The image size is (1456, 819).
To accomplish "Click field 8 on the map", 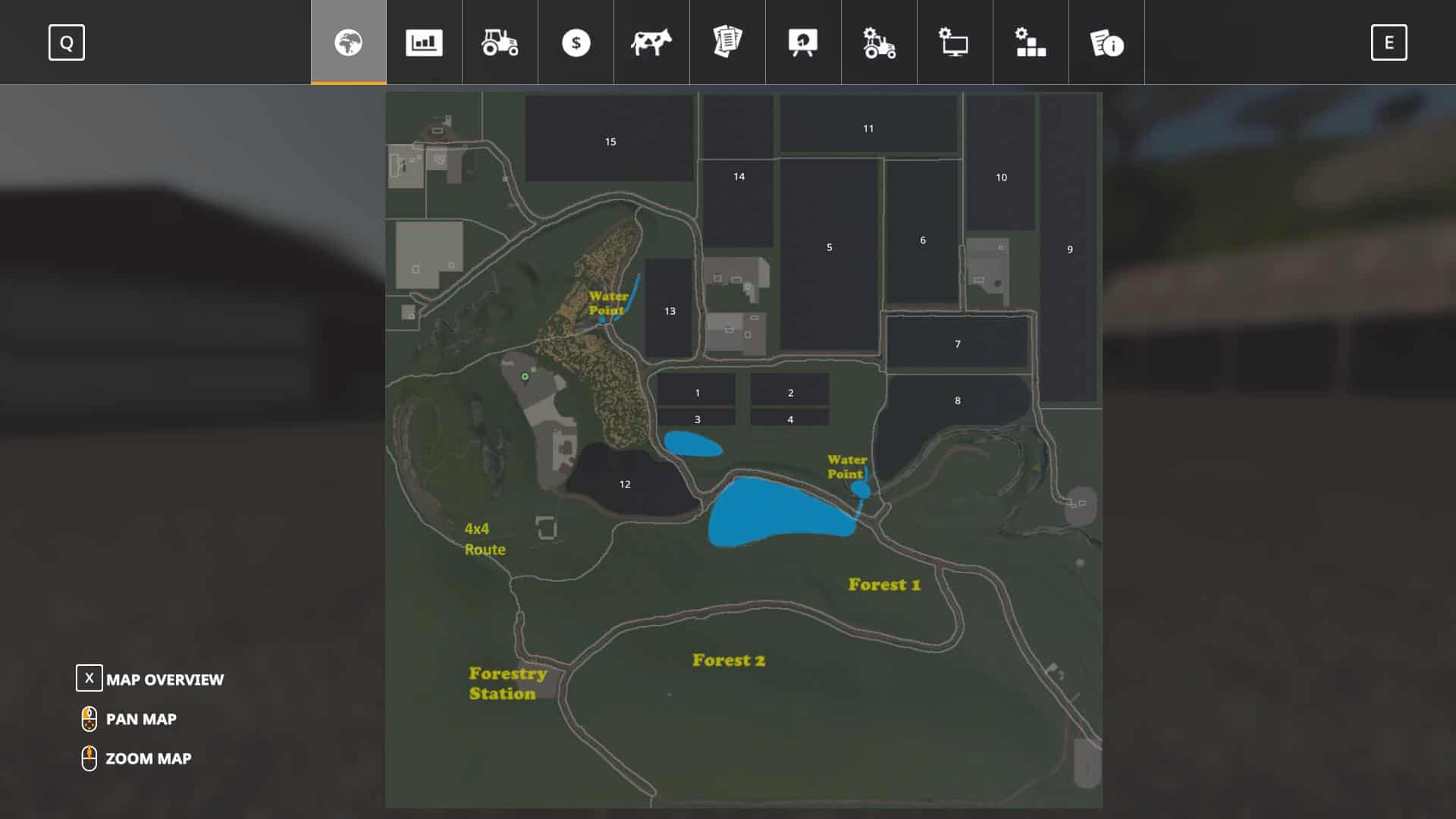I will coord(957,400).
